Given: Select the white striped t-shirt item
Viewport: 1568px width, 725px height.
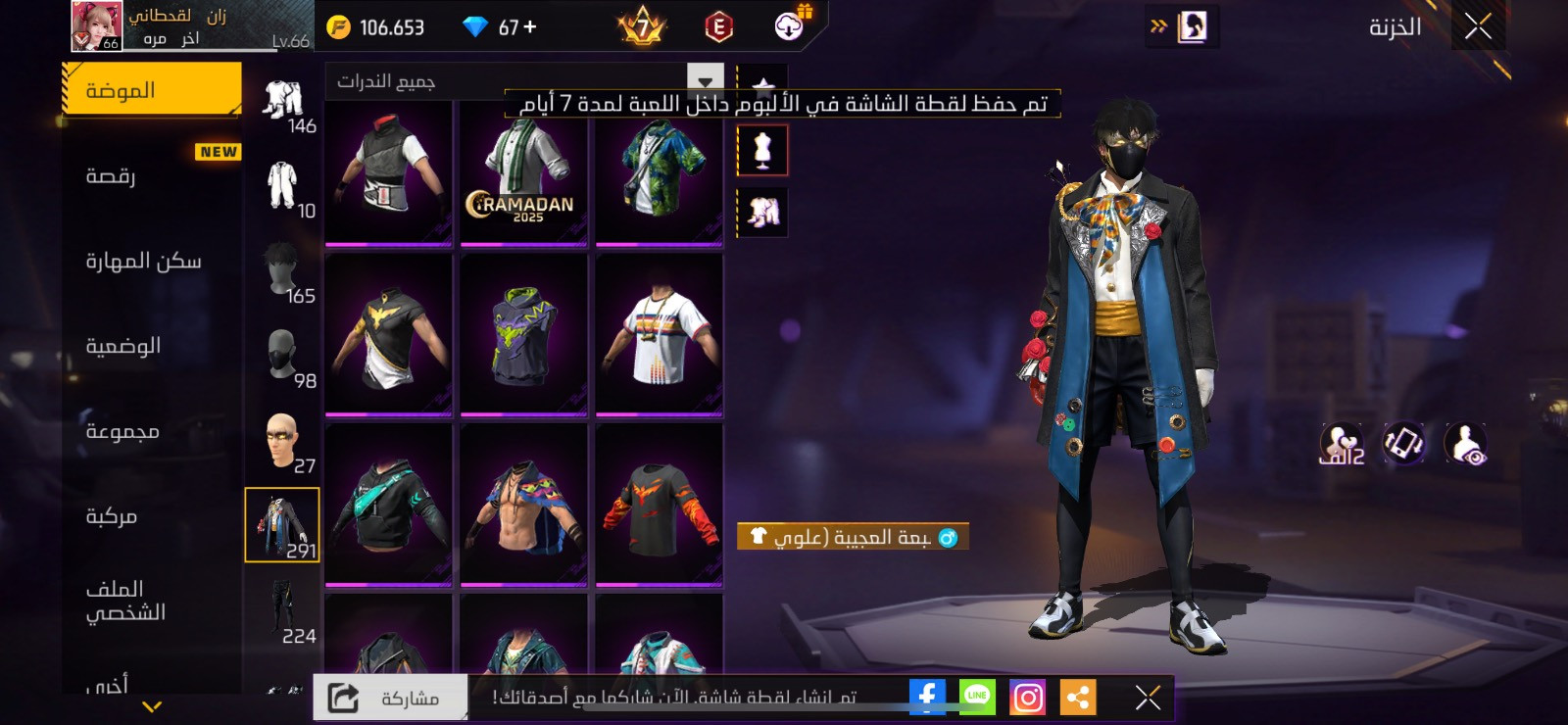Looking at the screenshot, I should 659,335.
